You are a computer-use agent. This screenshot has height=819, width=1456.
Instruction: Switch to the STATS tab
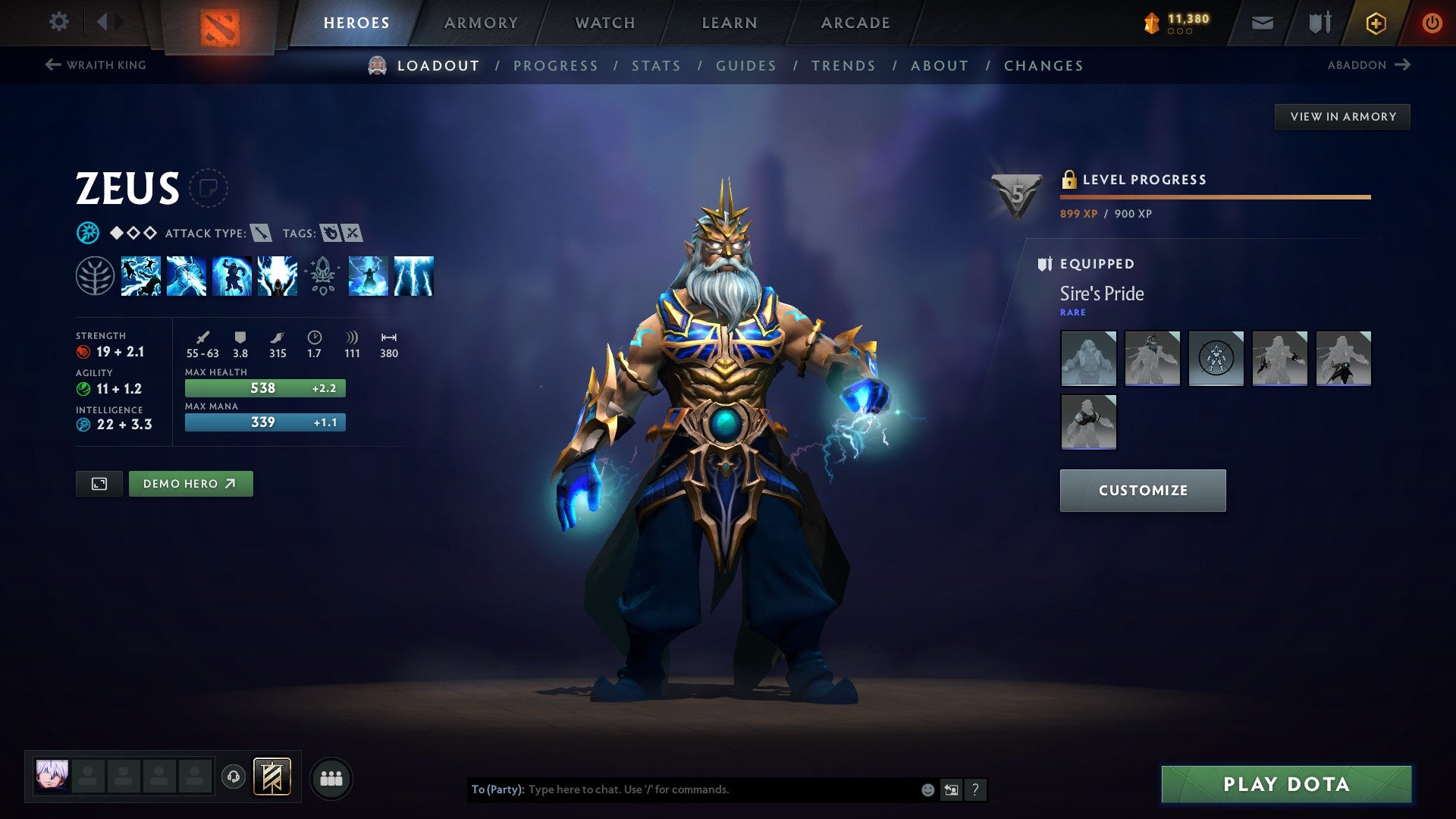pos(656,66)
